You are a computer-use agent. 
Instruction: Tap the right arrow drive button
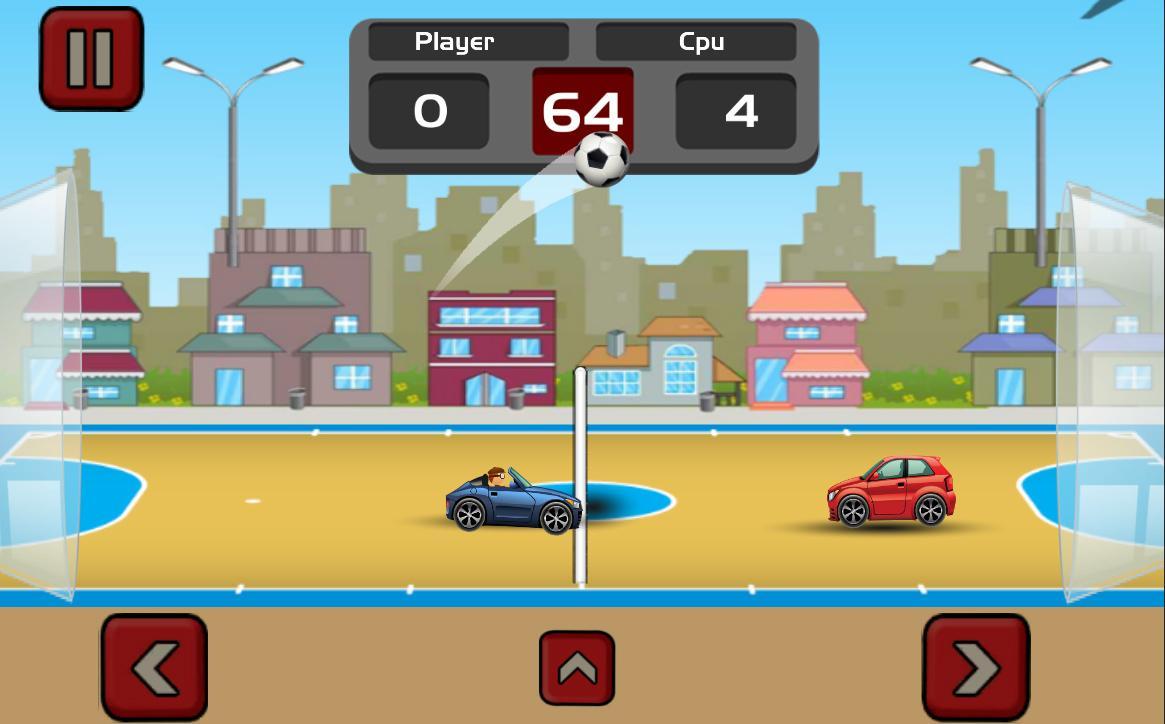tap(975, 667)
